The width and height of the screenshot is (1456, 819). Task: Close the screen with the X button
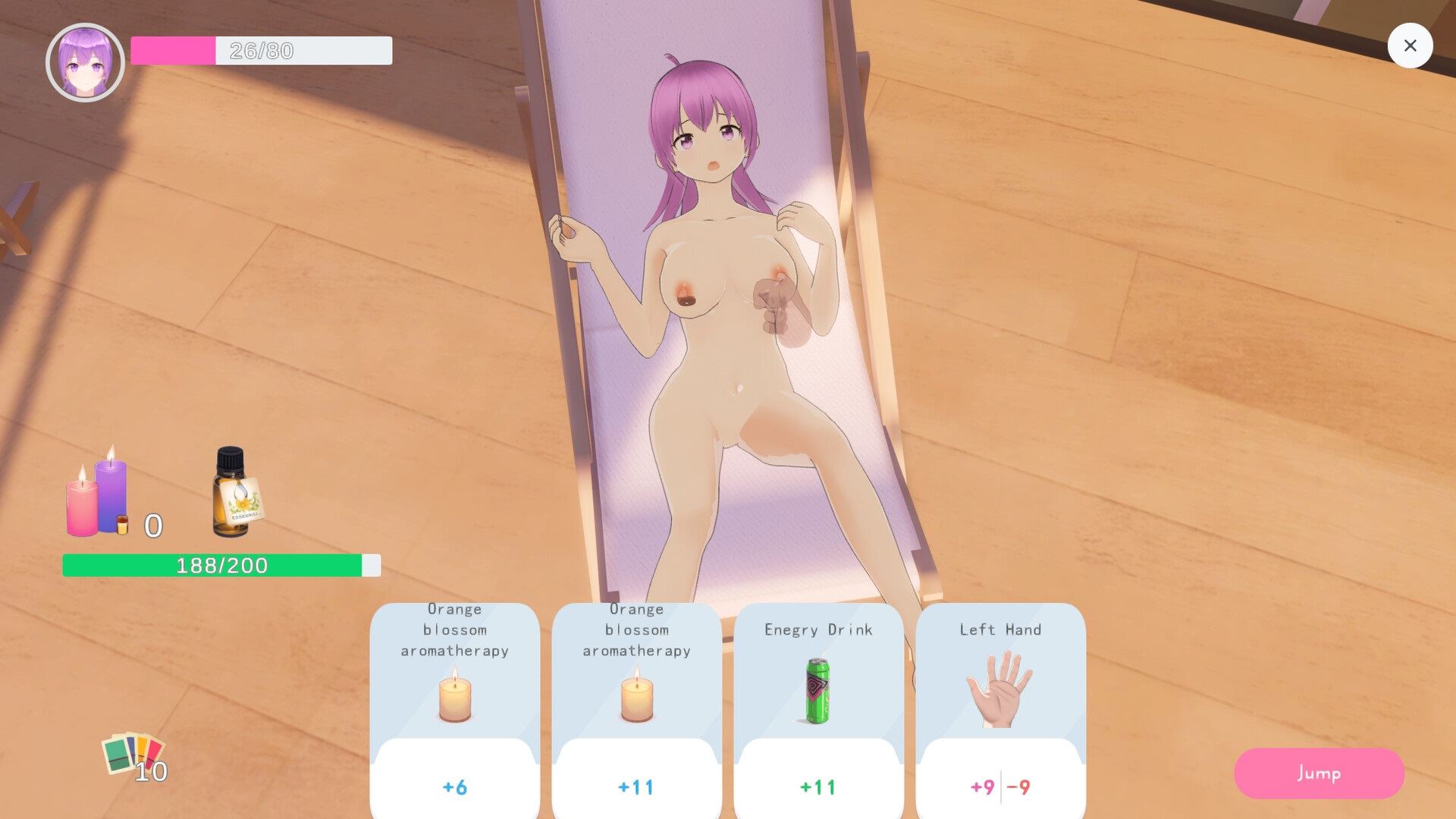(1410, 45)
